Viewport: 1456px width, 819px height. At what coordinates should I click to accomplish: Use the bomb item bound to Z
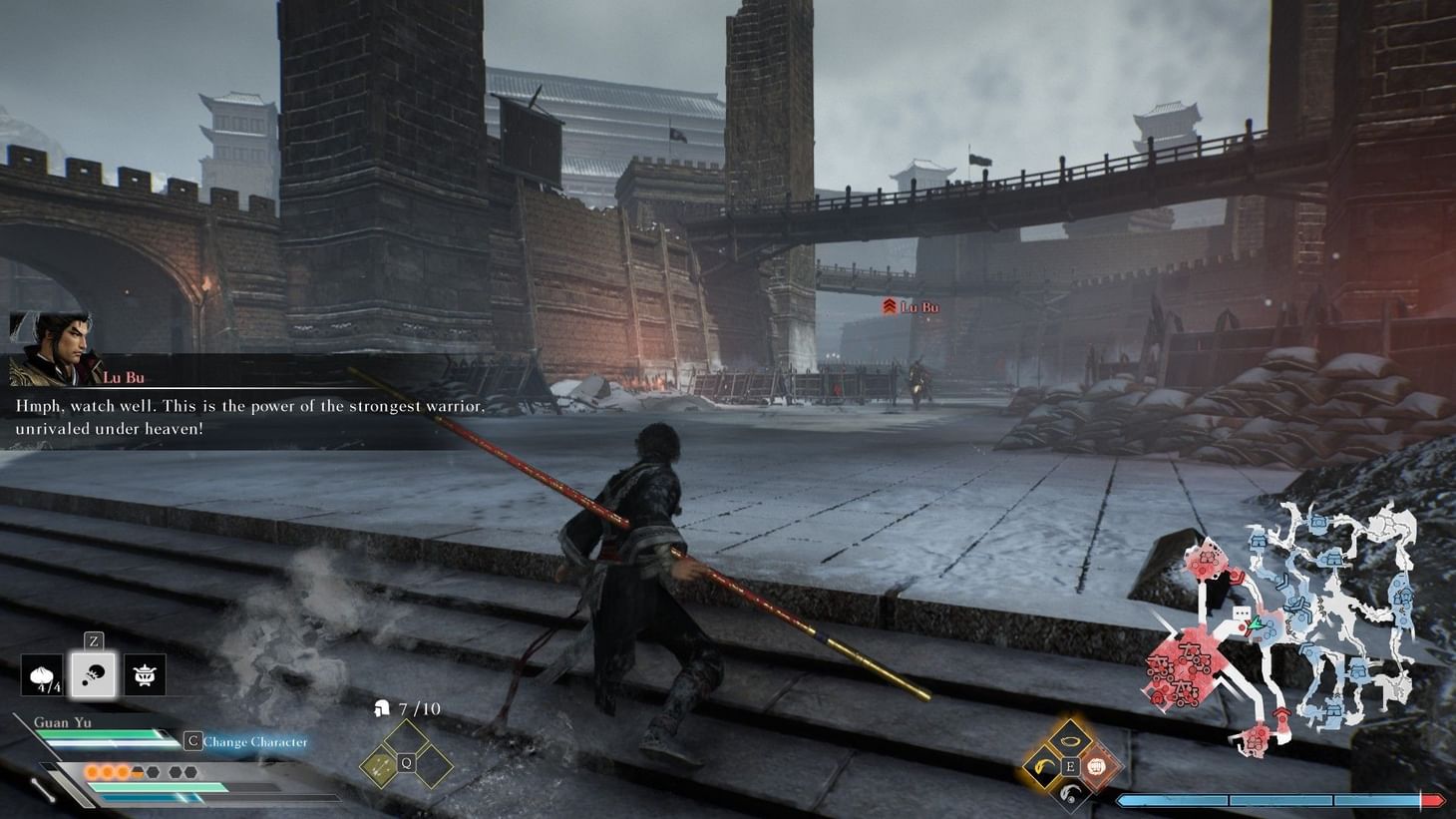point(94,674)
